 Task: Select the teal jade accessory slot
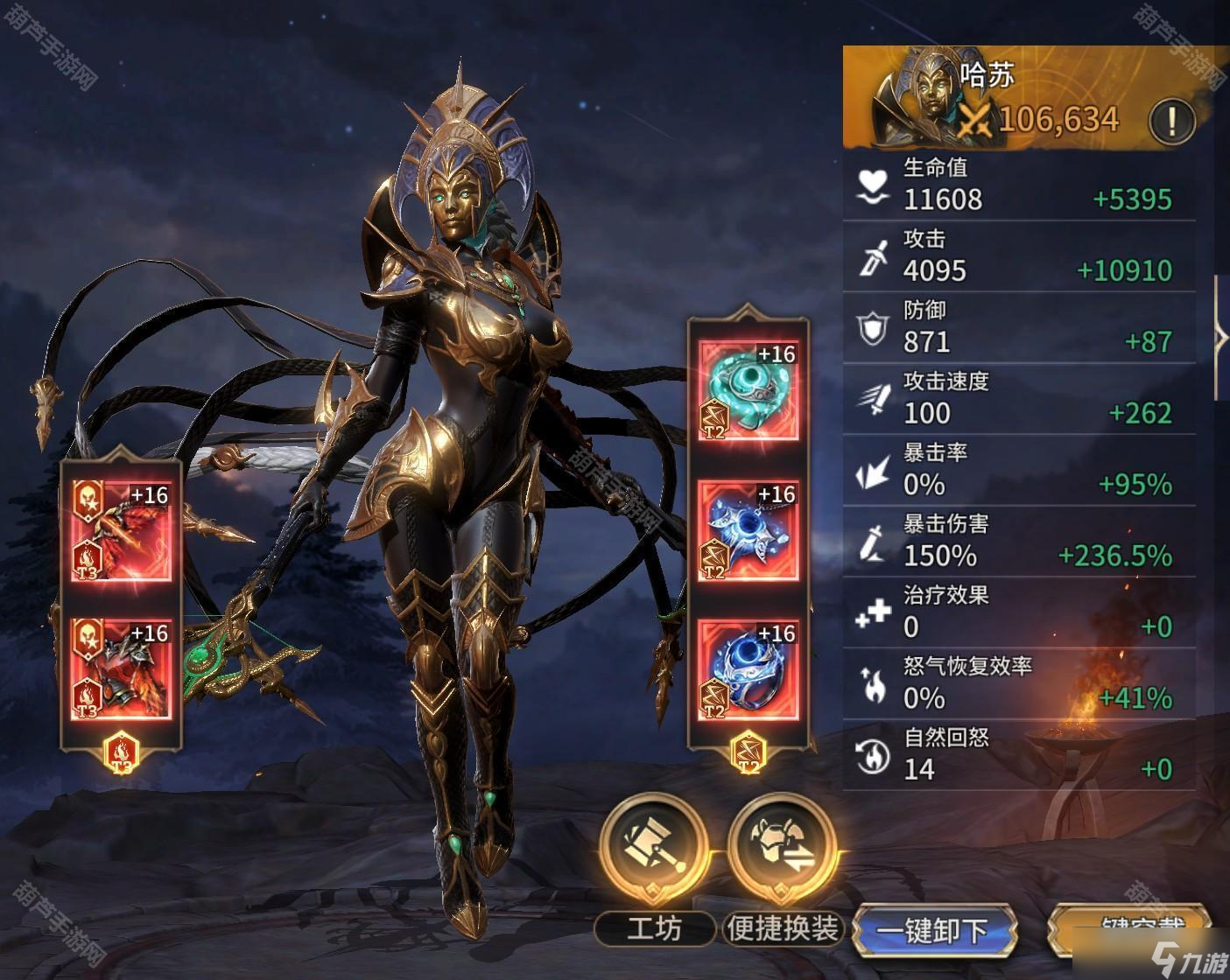[749, 389]
